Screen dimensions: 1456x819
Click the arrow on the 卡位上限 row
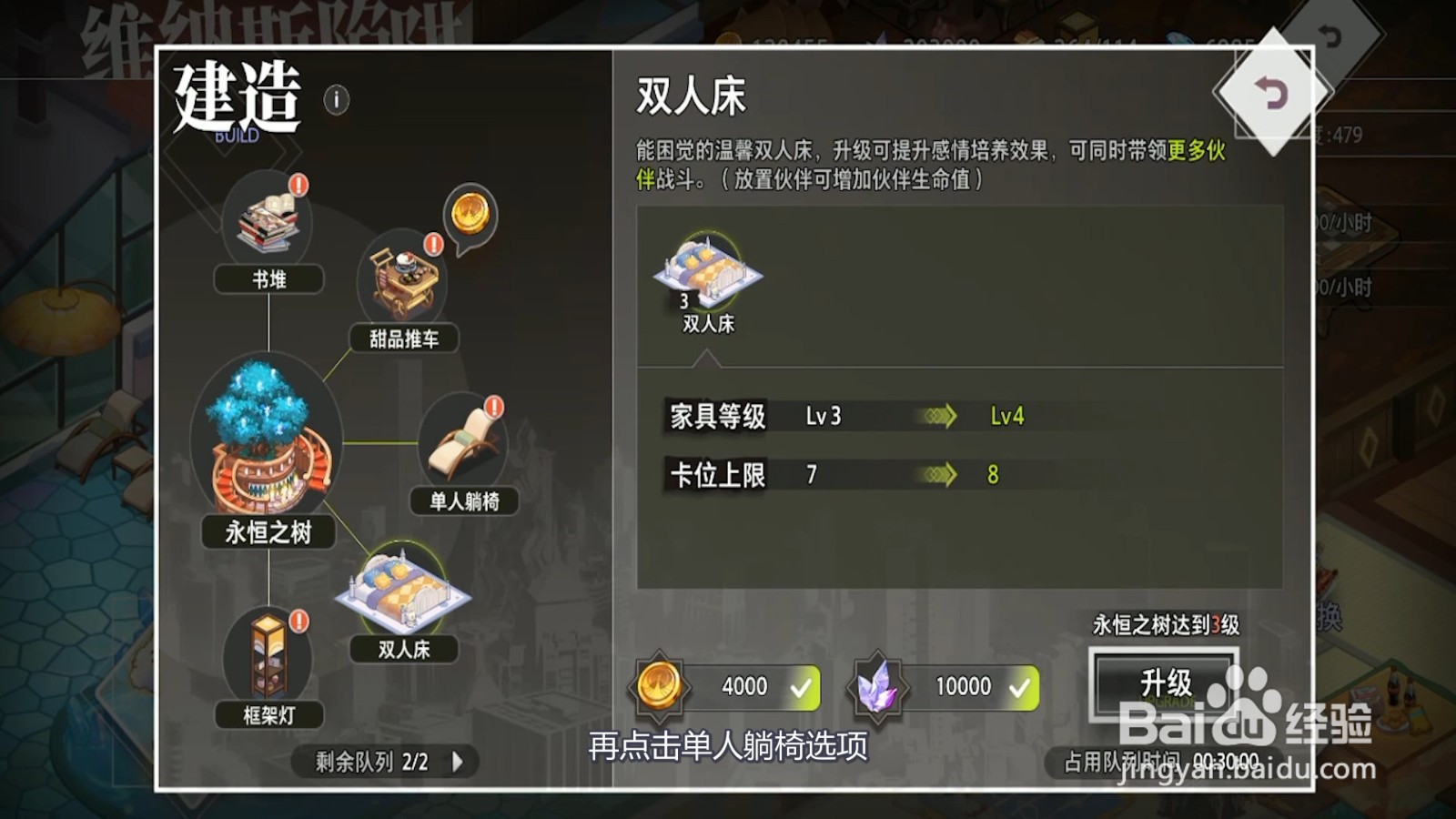click(x=937, y=474)
